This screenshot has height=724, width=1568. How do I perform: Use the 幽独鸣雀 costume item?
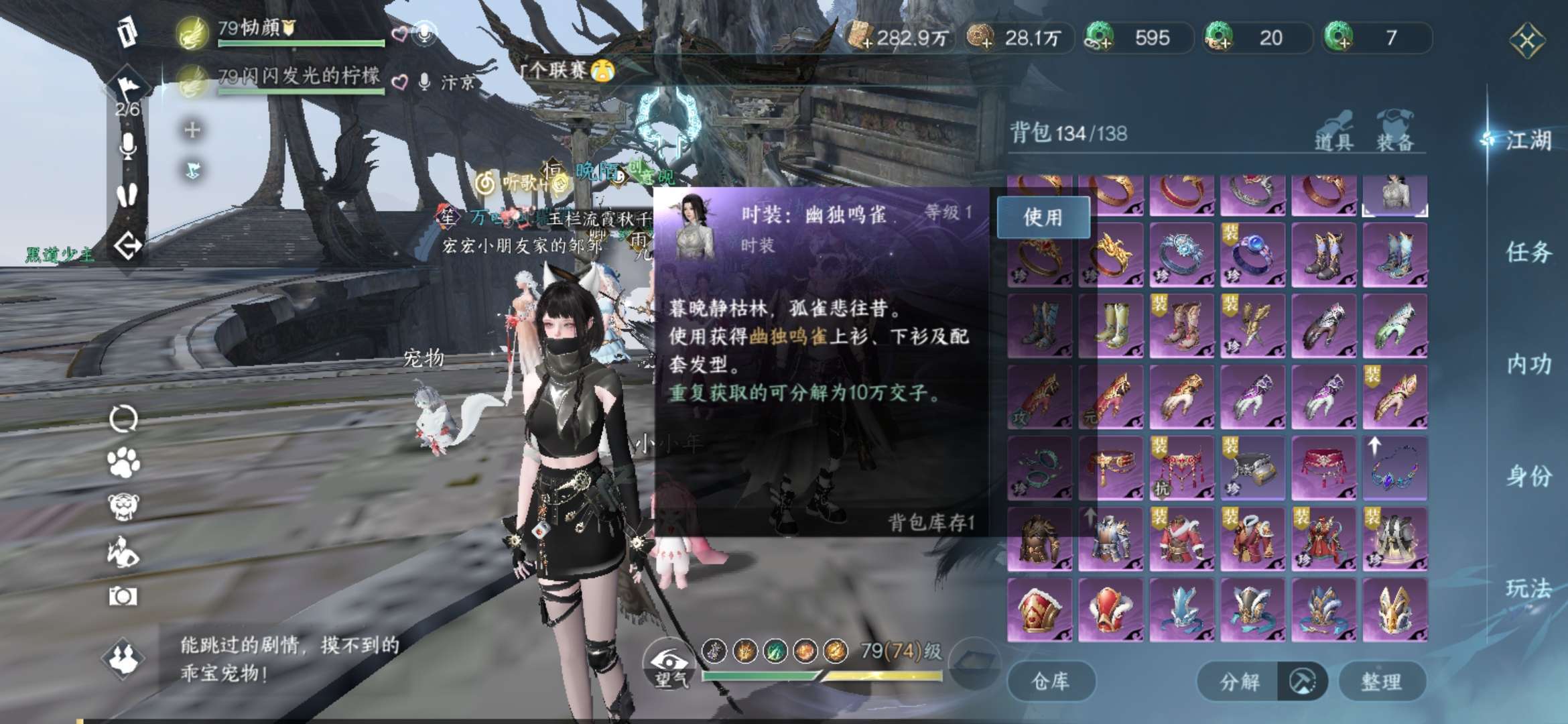[x=1043, y=217]
